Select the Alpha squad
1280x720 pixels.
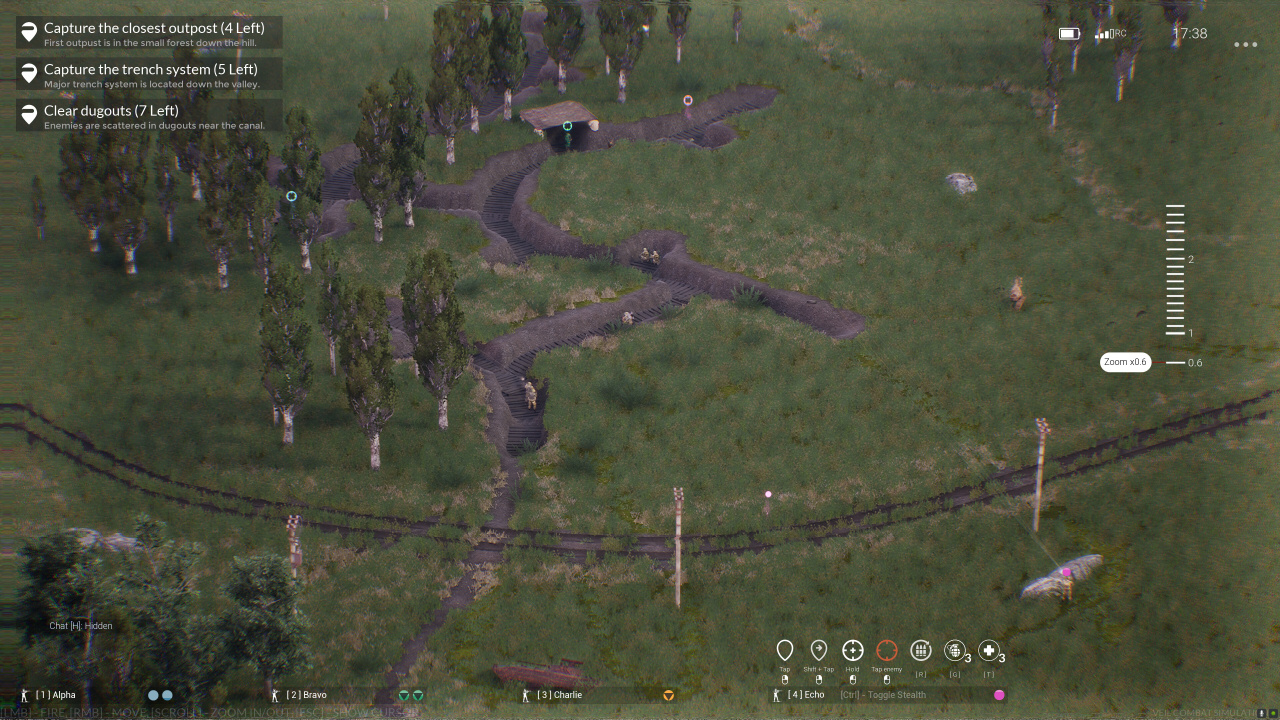[56, 695]
